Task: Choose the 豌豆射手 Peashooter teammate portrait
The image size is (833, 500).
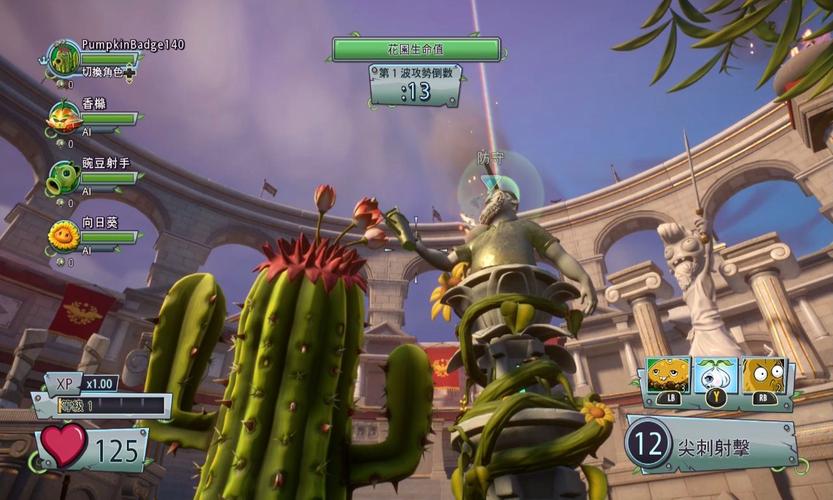Action: pyautogui.click(x=64, y=177)
